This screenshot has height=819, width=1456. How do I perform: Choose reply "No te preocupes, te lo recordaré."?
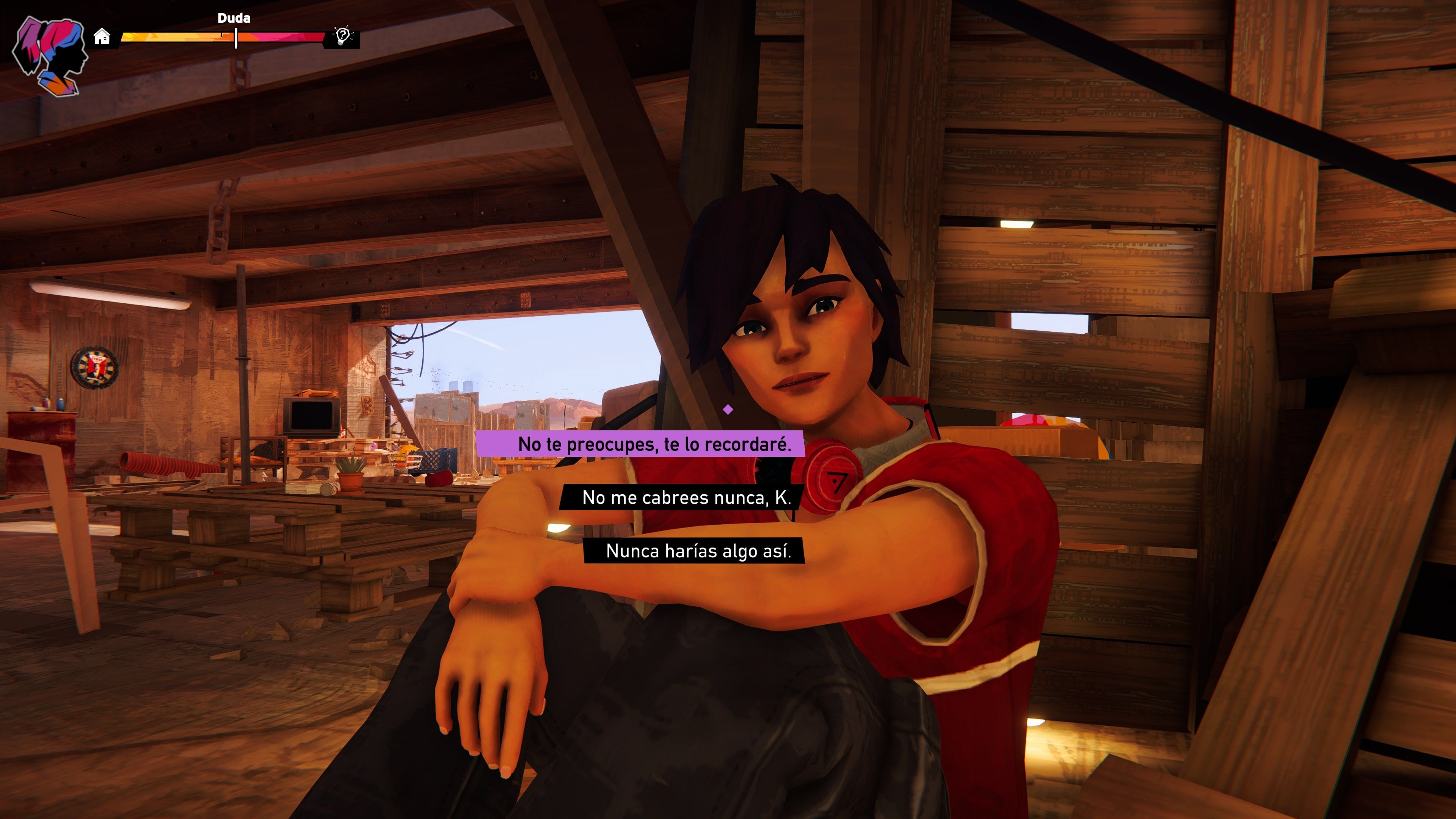653,444
